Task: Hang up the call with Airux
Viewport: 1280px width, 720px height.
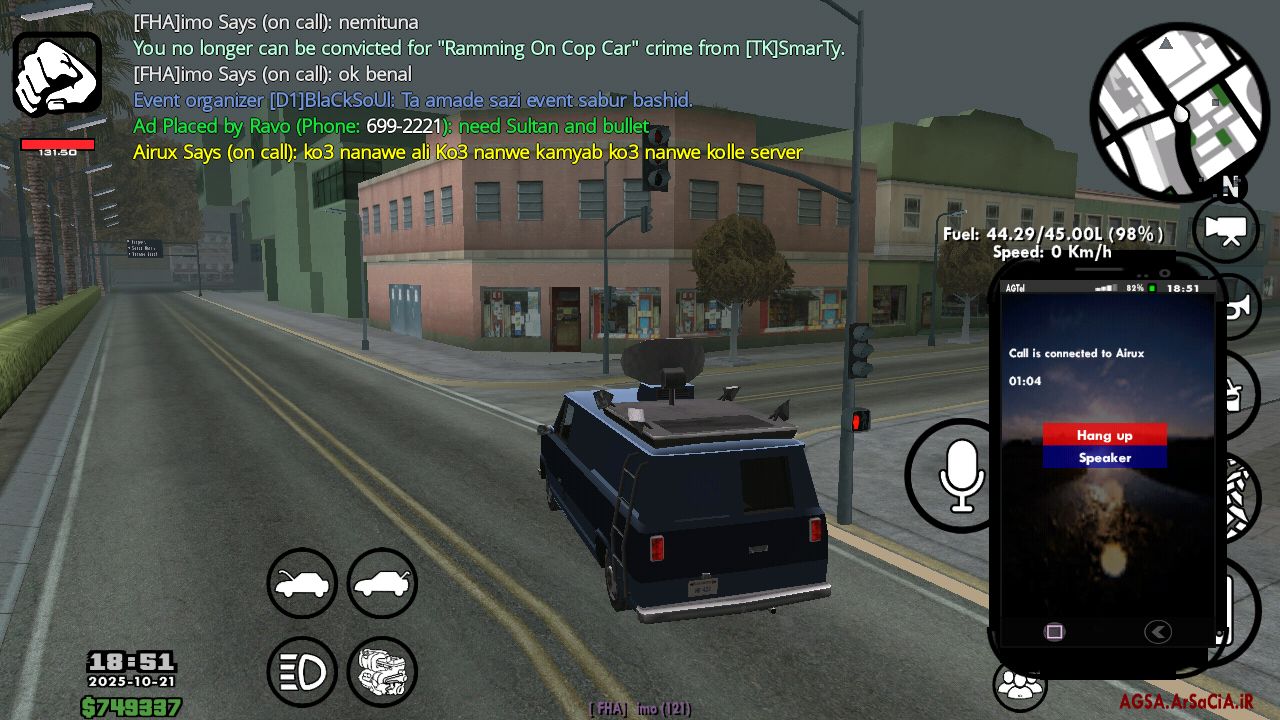Action: click(1104, 435)
